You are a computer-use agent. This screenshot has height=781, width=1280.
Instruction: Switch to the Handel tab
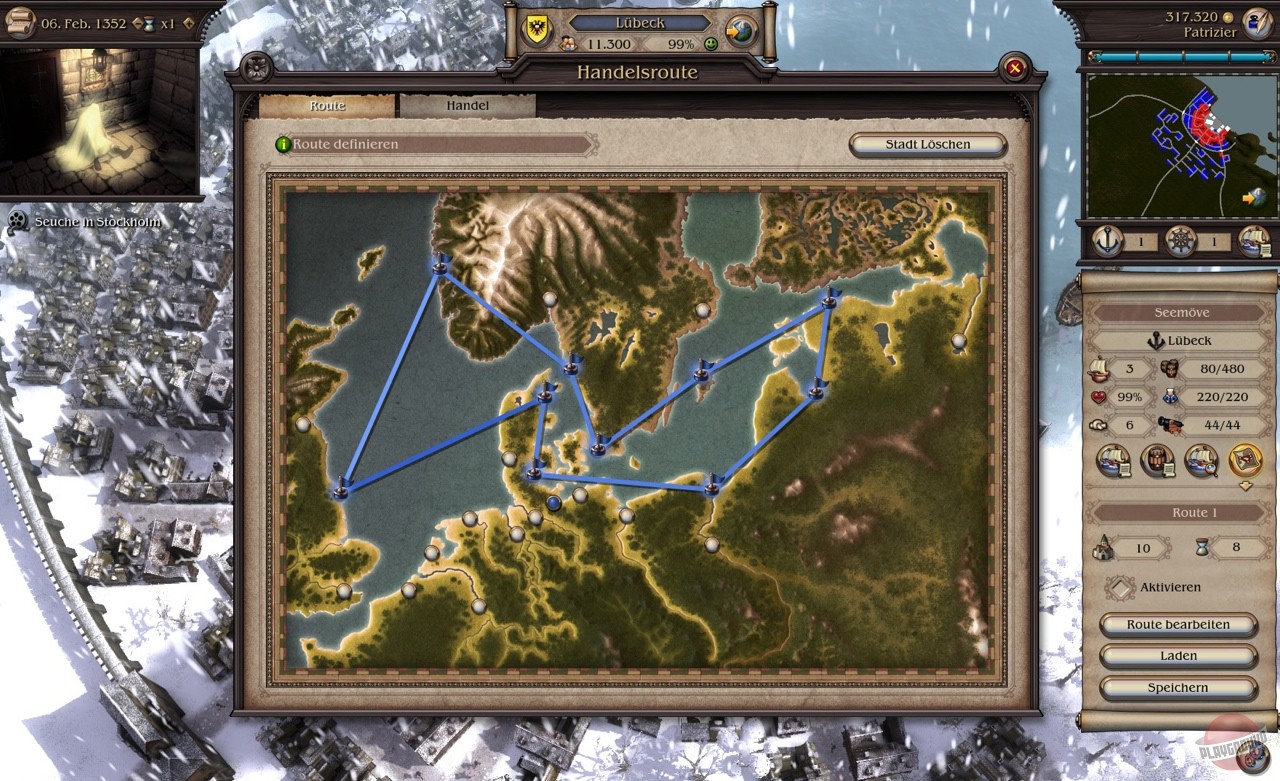[468, 104]
